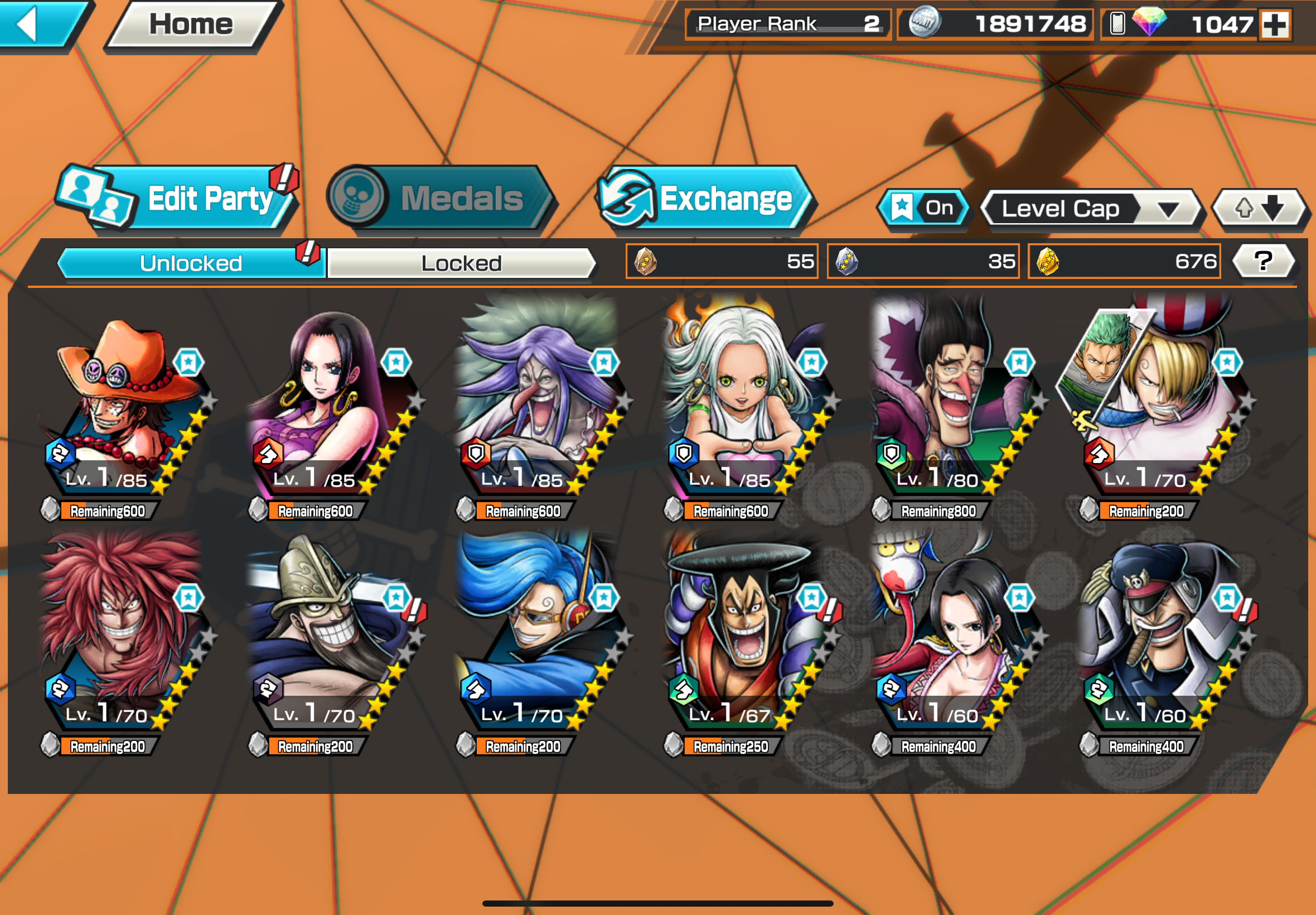Image resolution: width=1316 pixels, height=915 pixels.
Task: Switch to the Locked characters tab
Action: tap(461, 263)
